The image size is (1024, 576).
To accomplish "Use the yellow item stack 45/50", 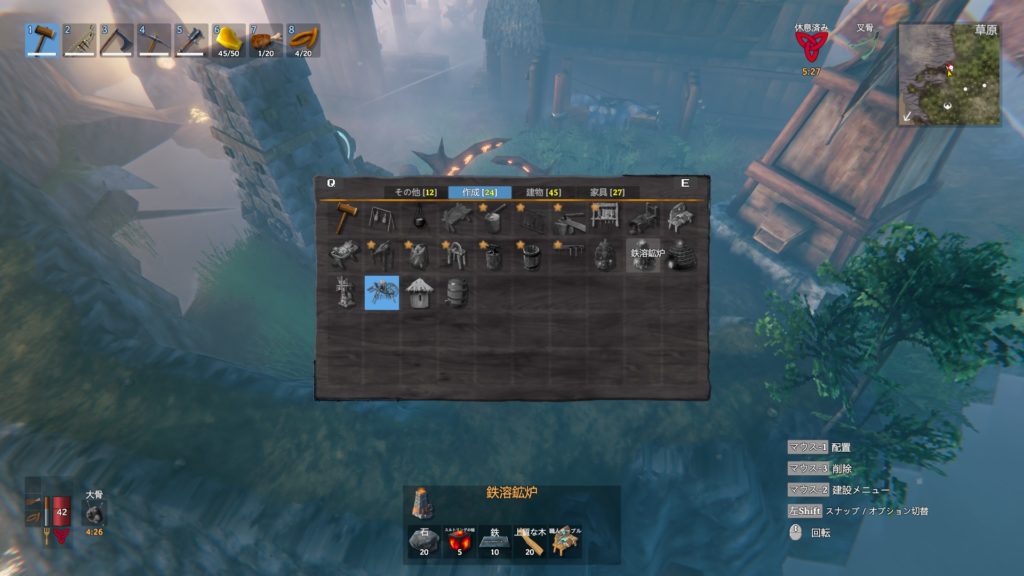I will point(229,40).
